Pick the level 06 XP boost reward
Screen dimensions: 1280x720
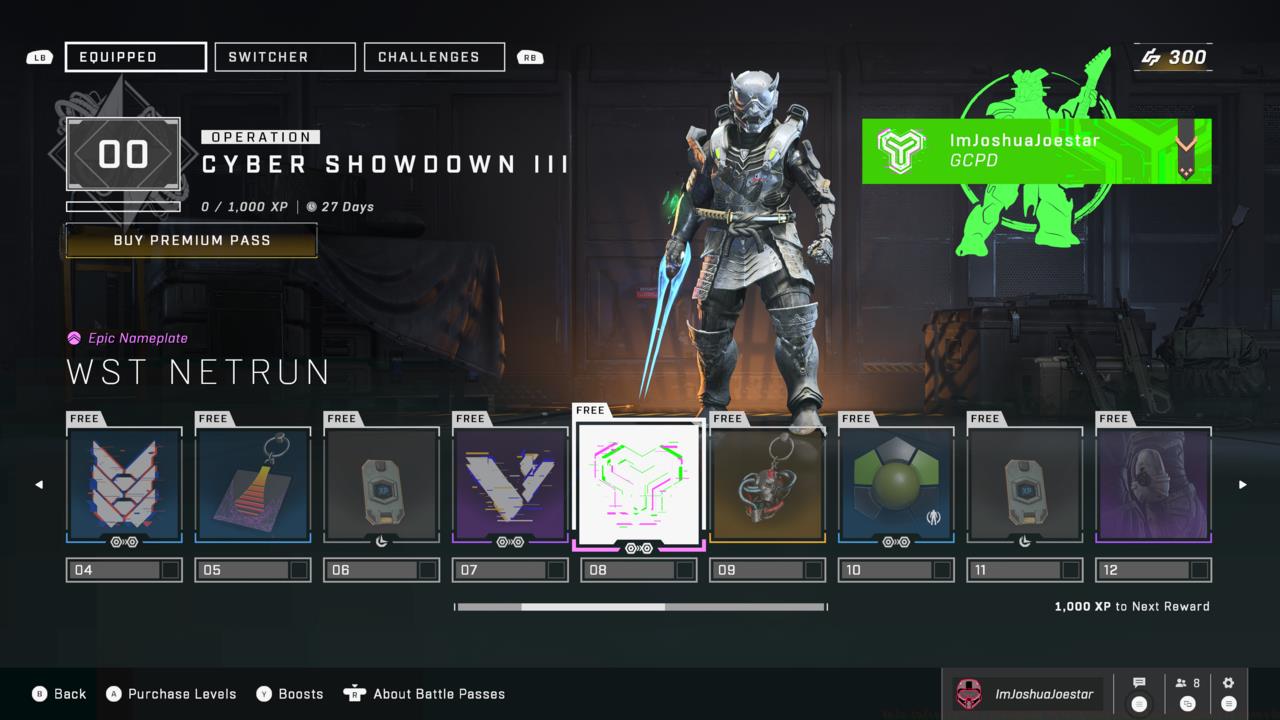point(382,485)
